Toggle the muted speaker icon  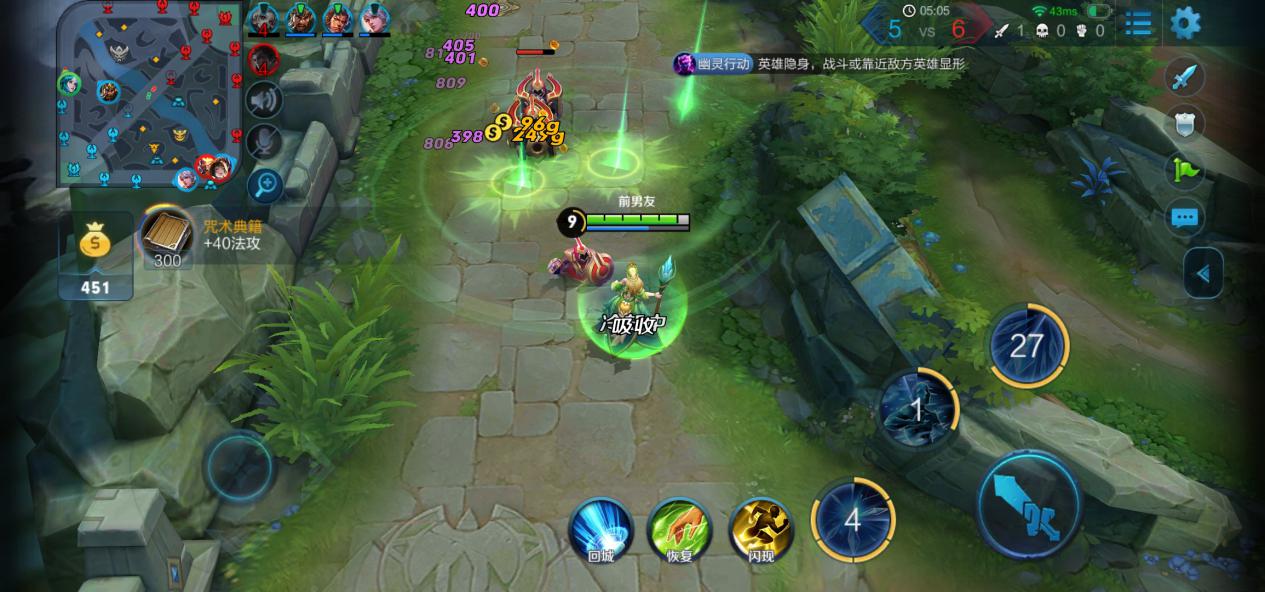click(264, 100)
